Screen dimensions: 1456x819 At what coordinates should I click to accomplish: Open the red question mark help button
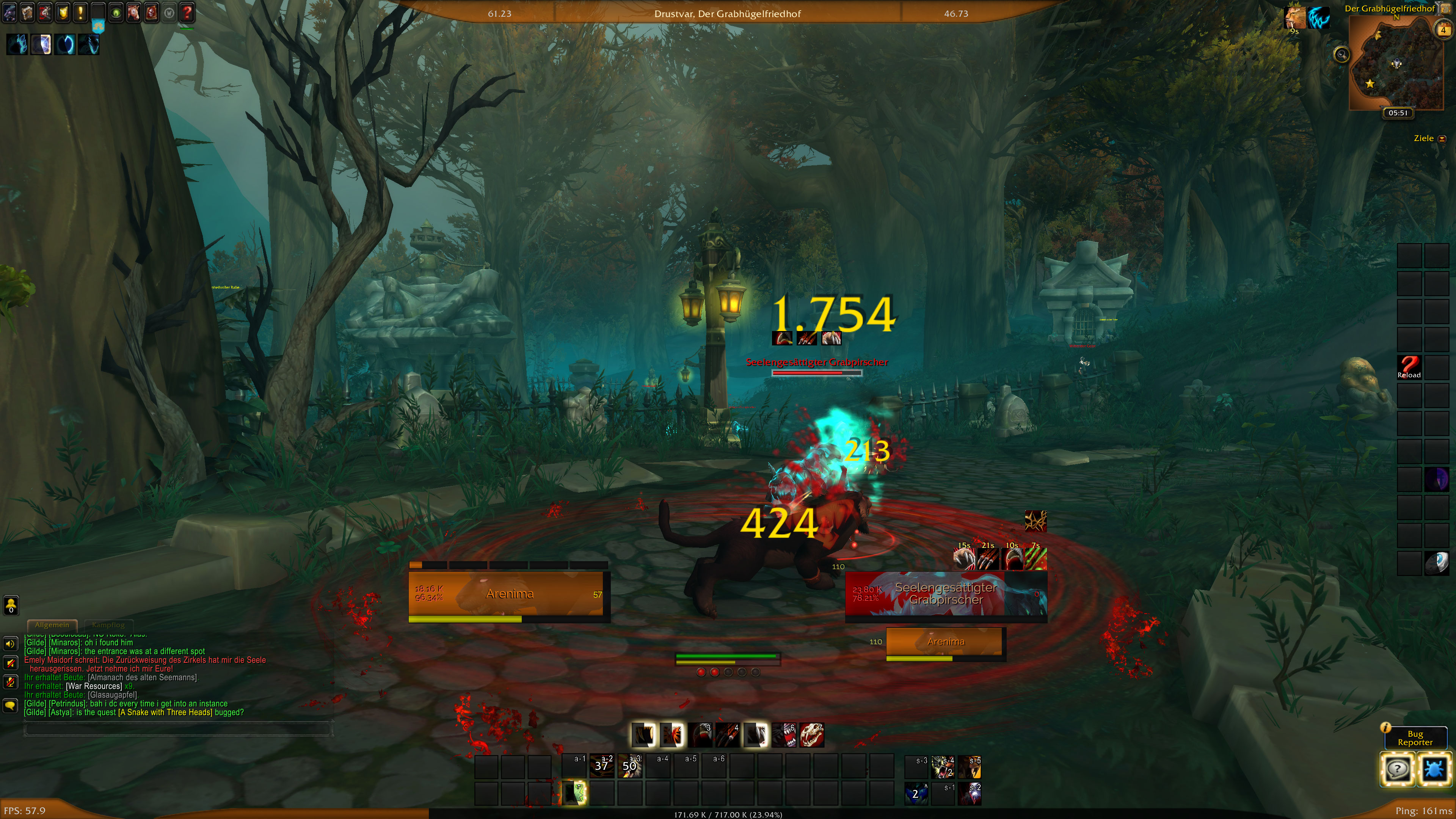187,12
